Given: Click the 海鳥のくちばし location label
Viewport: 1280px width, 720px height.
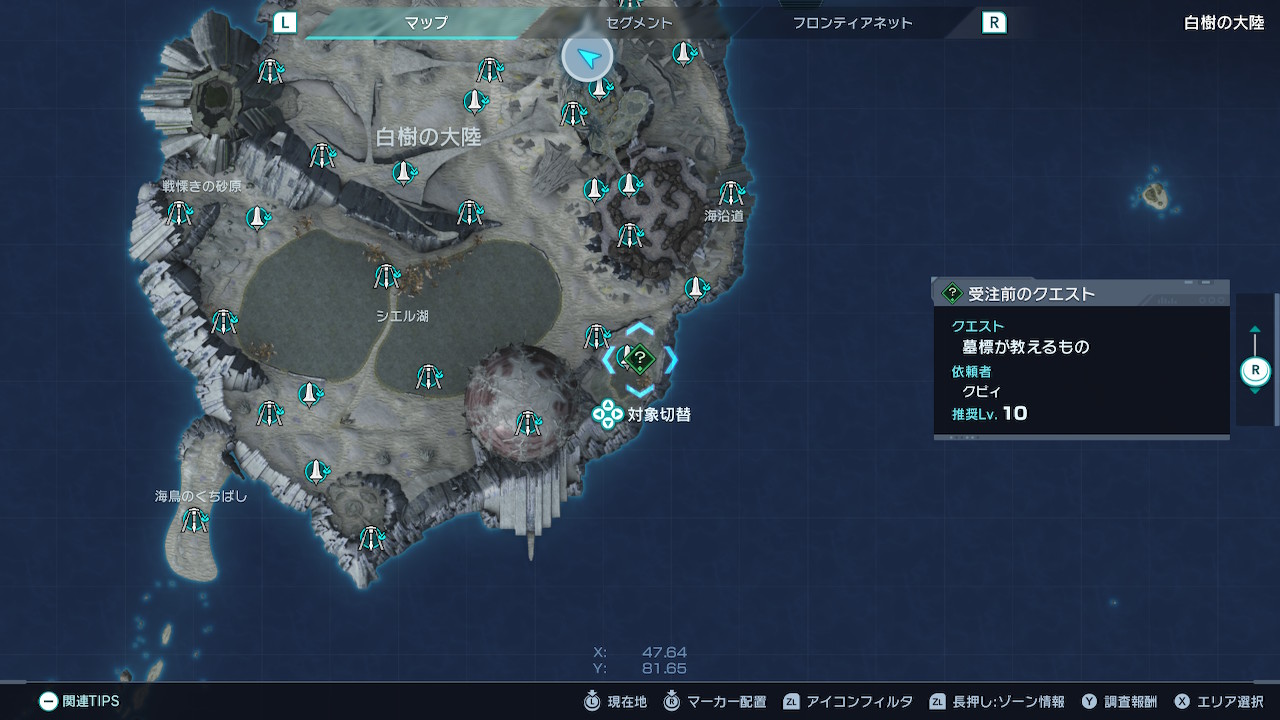Looking at the screenshot, I should (x=200, y=496).
